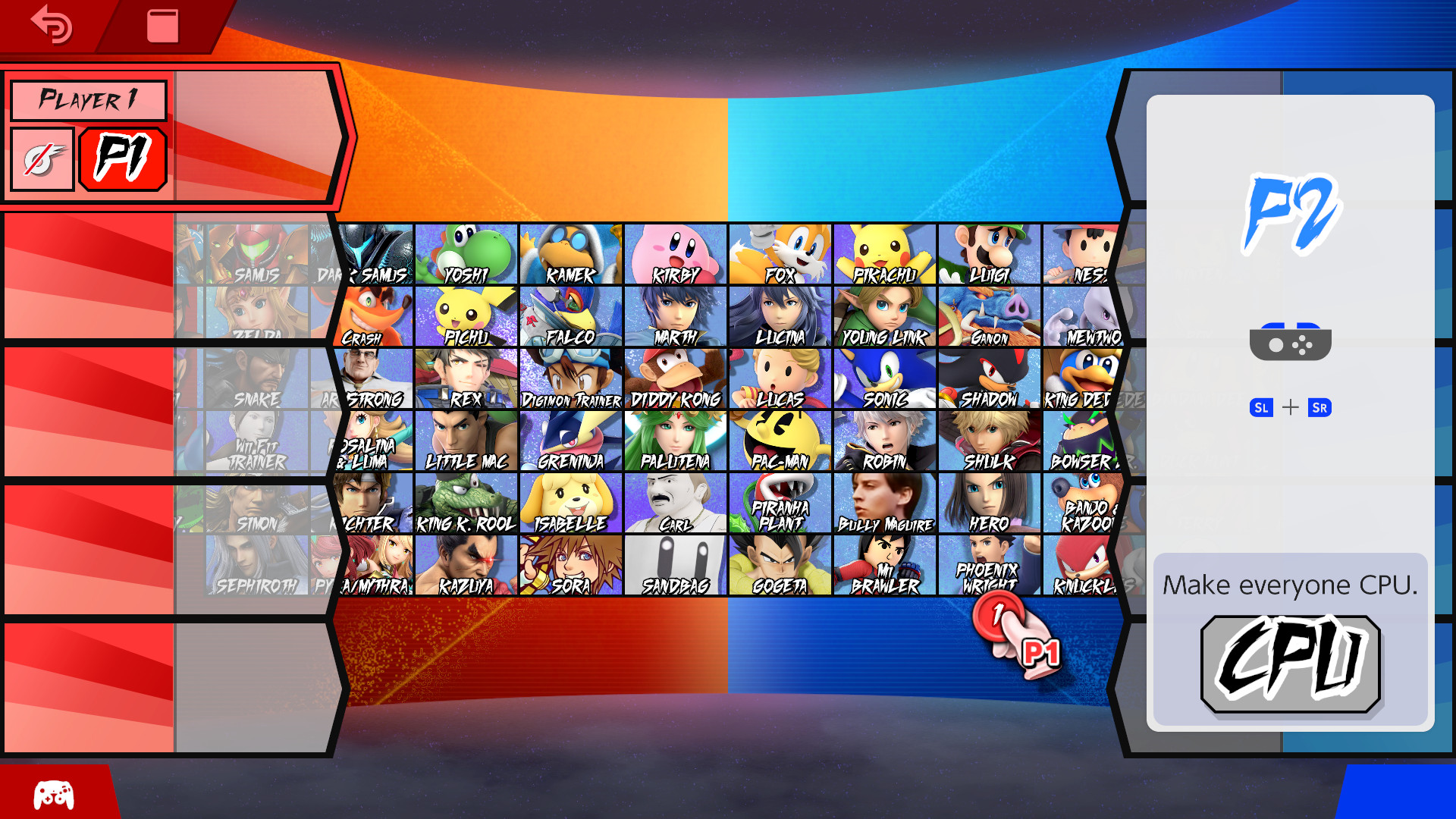Choose Pac-Man from the roster

coord(780,440)
